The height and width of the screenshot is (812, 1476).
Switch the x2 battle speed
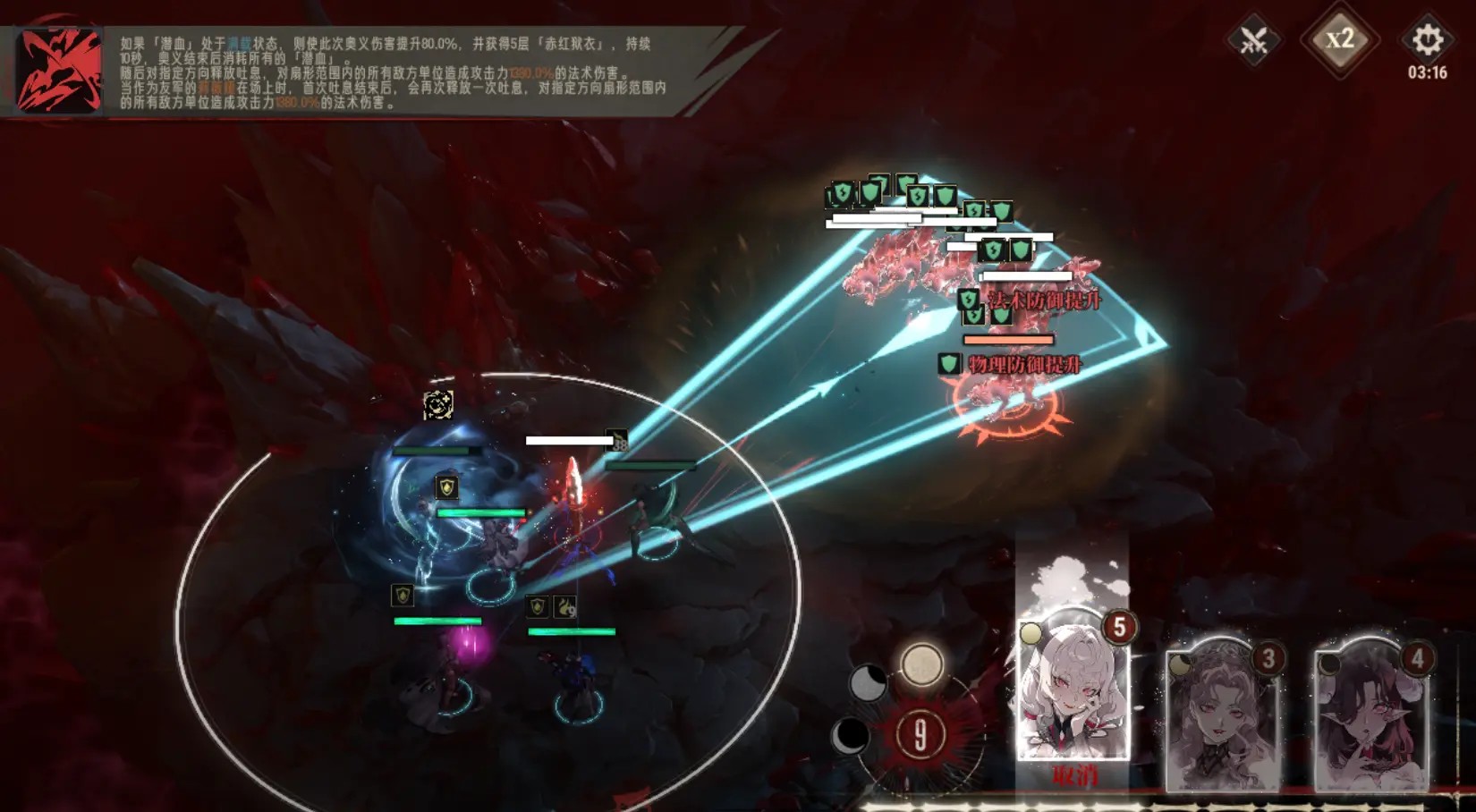pyautogui.click(x=1339, y=39)
